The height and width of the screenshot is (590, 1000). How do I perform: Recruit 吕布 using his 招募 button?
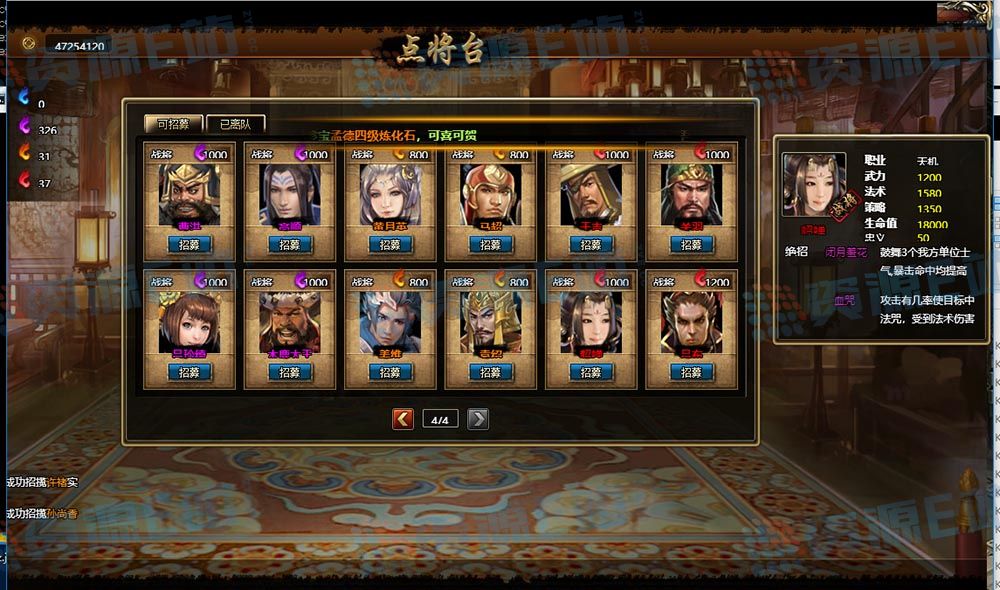click(x=691, y=372)
